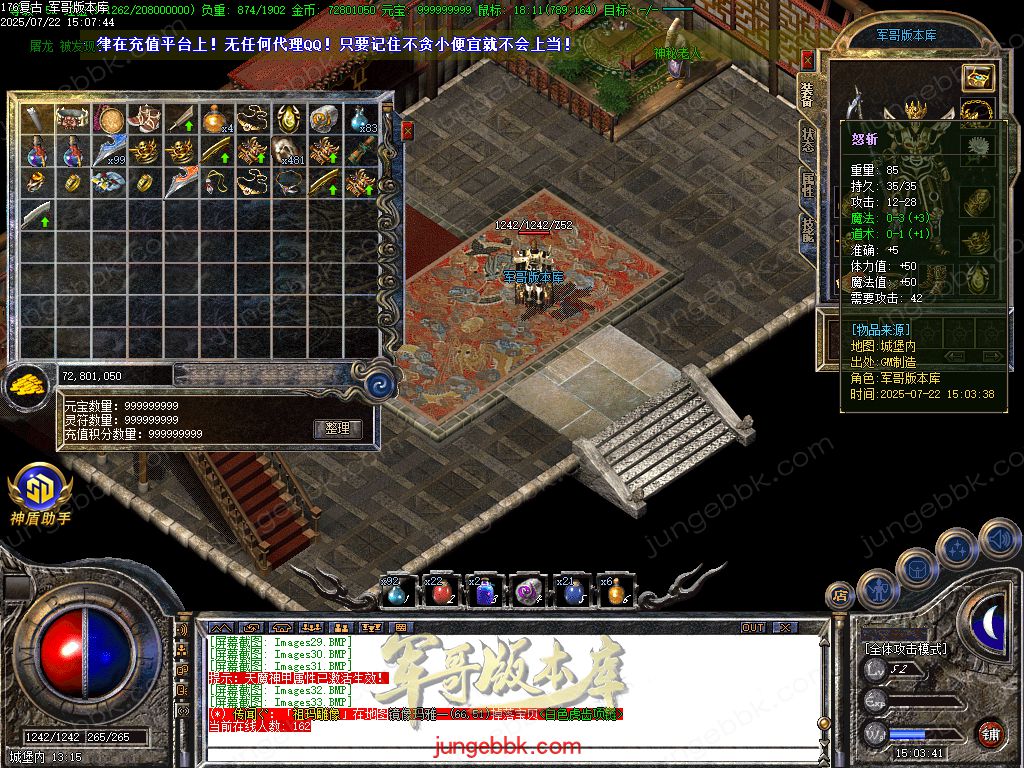Close the inventory bag window
This screenshot has width=1024, height=768.
pos(407,130)
